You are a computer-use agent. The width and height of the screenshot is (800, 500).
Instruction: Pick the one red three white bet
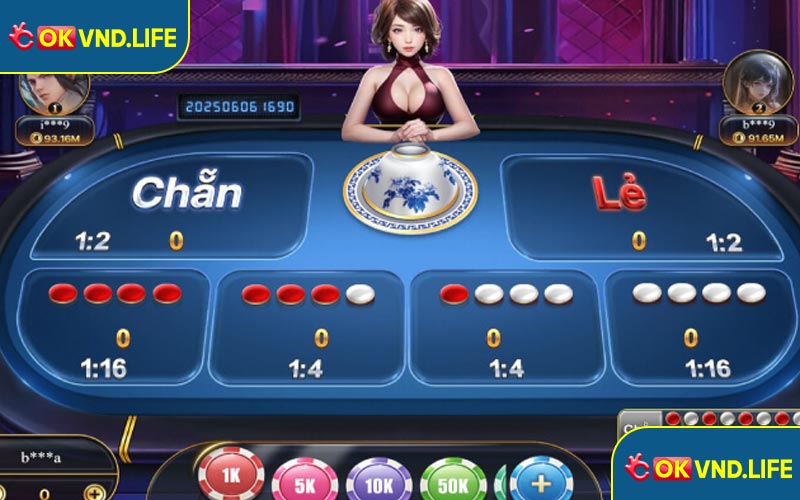pyautogui.click(x=506, y=325)
